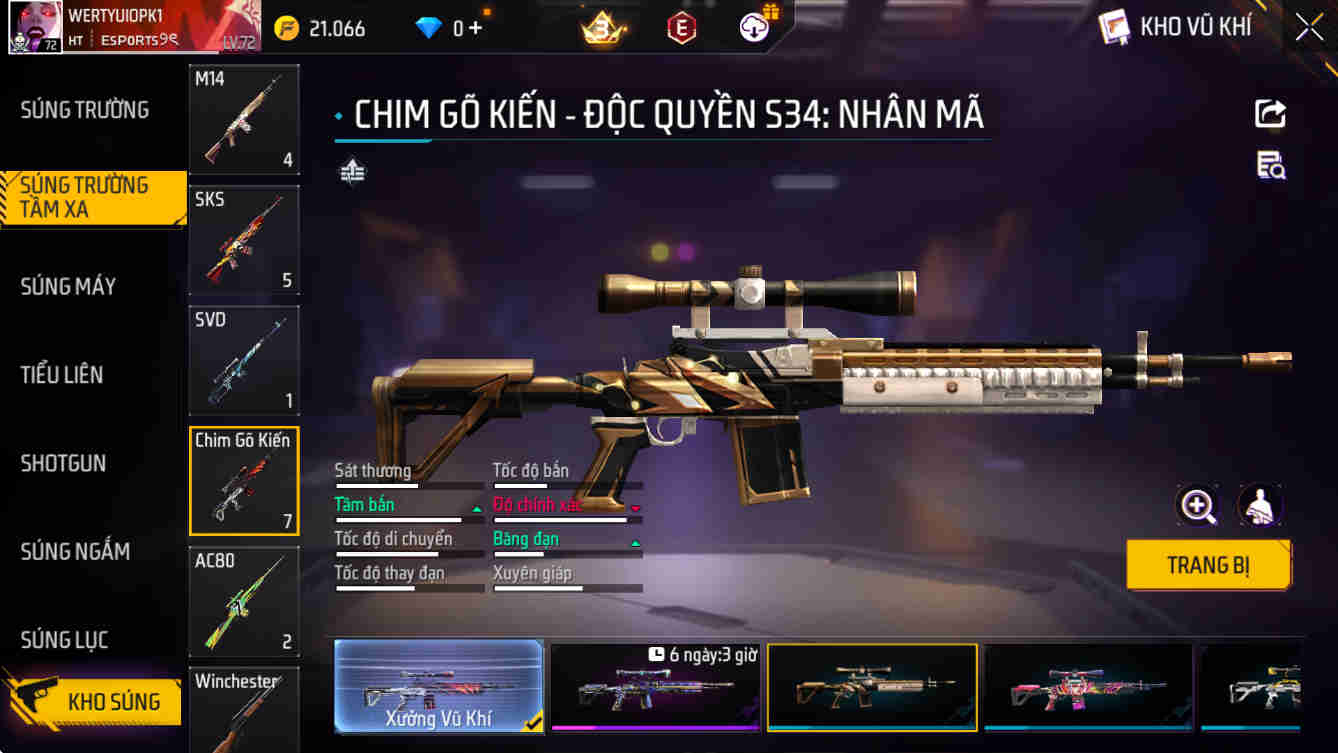Click the share weapon icon
This screenshot has width=1338, height=753.
pyautogui.click(x=1270, y=113)
